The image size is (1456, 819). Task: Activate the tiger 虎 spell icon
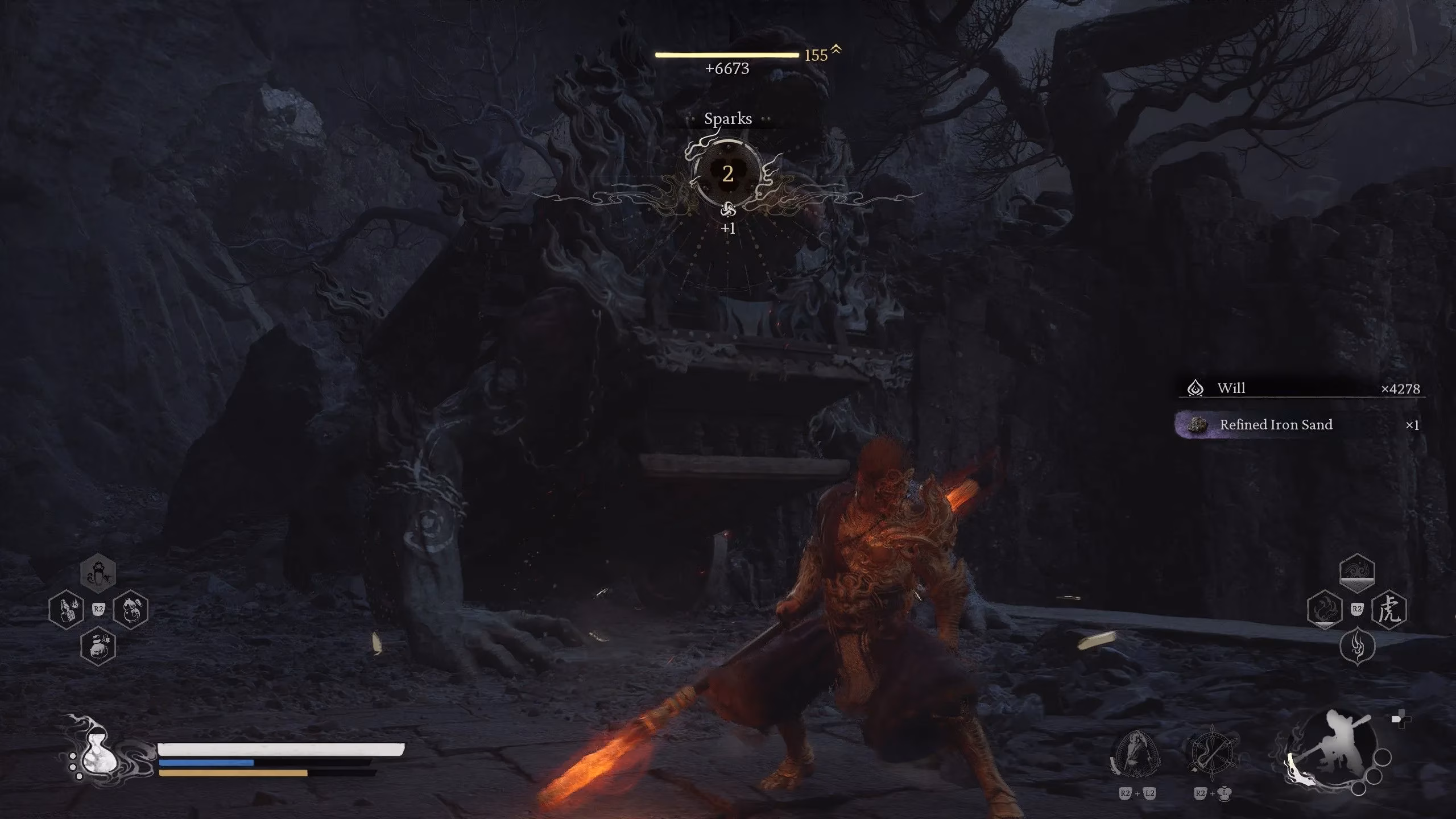(x=1389, y=609)
